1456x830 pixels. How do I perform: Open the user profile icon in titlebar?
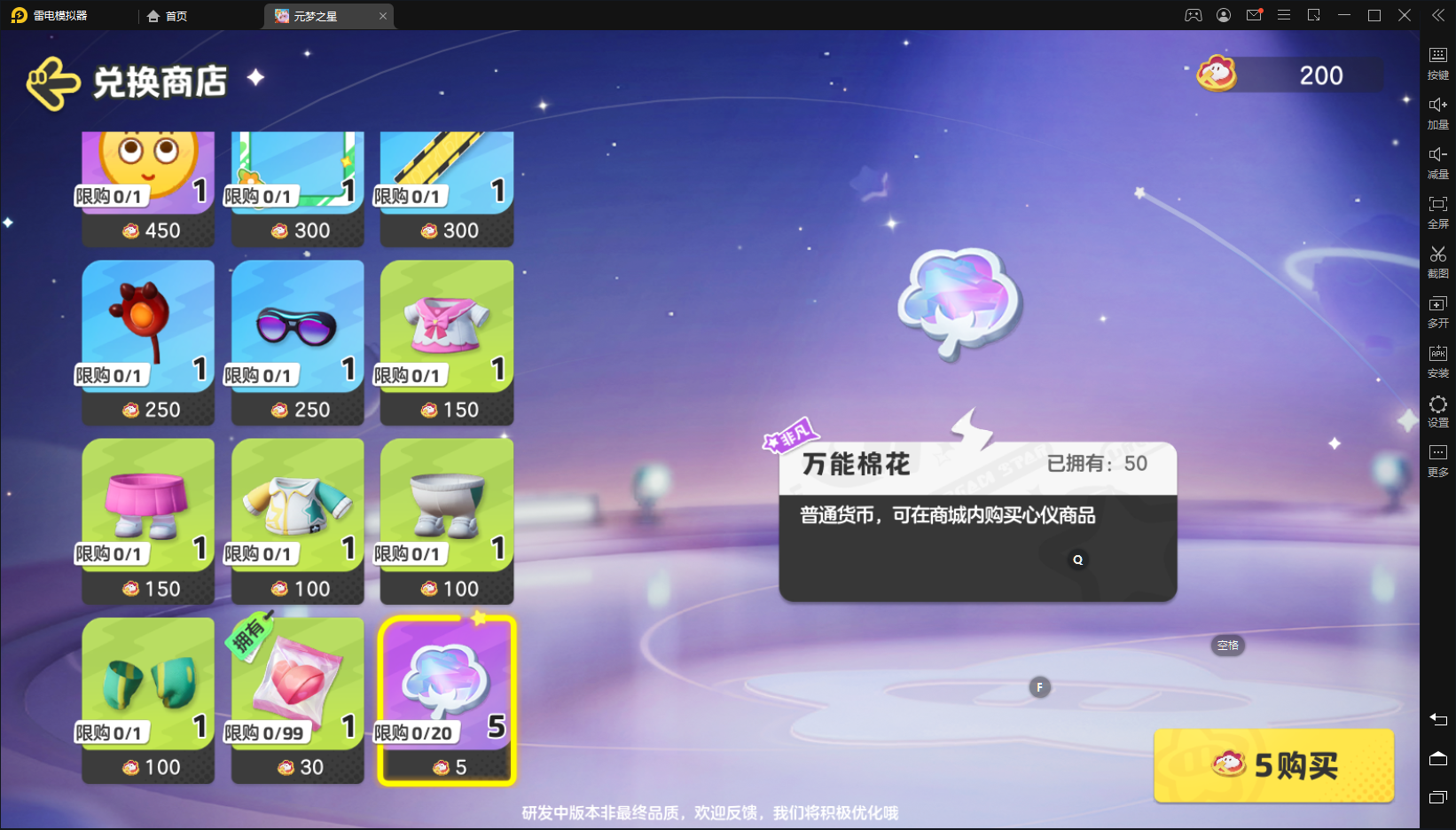[x=1224, y=15]
